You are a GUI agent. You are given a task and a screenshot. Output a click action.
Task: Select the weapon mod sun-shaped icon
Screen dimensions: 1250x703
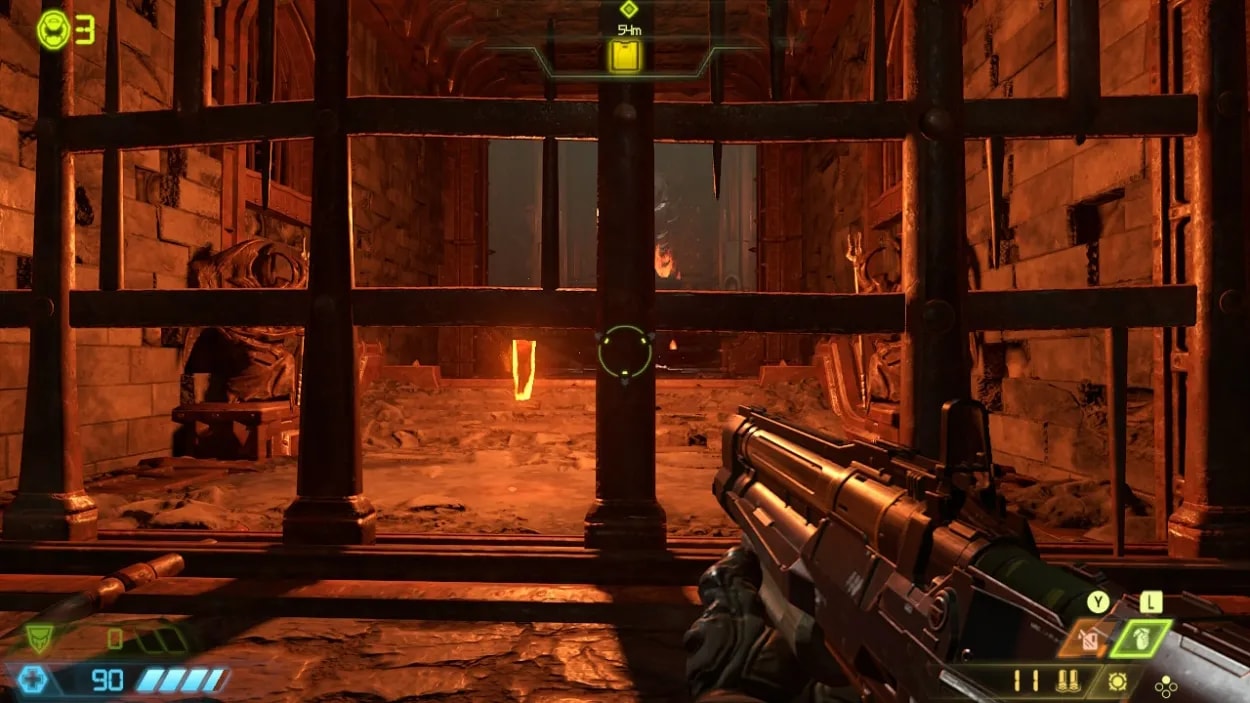click(x=1119, y=683)
